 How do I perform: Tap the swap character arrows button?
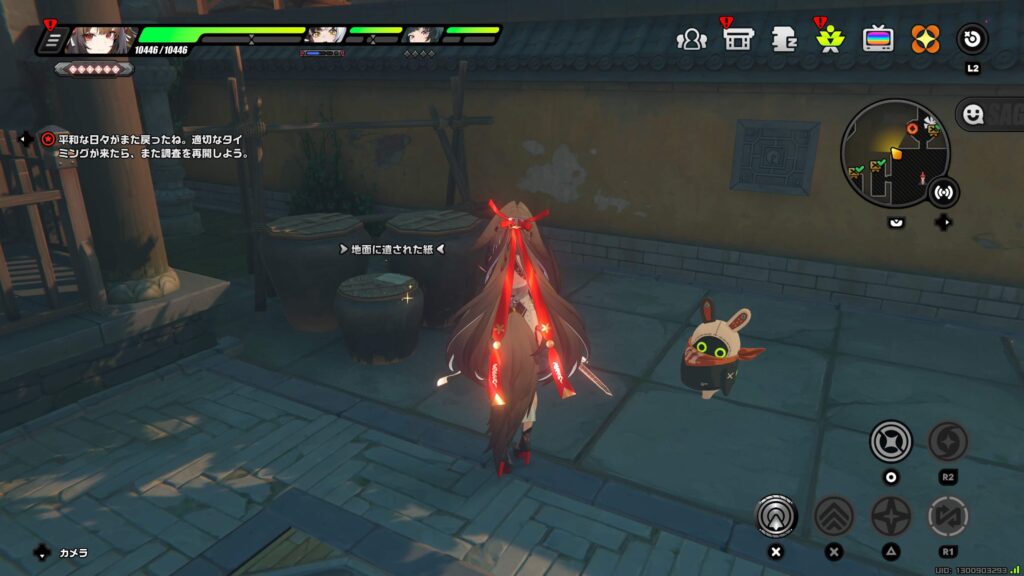[x=947, y=517]
